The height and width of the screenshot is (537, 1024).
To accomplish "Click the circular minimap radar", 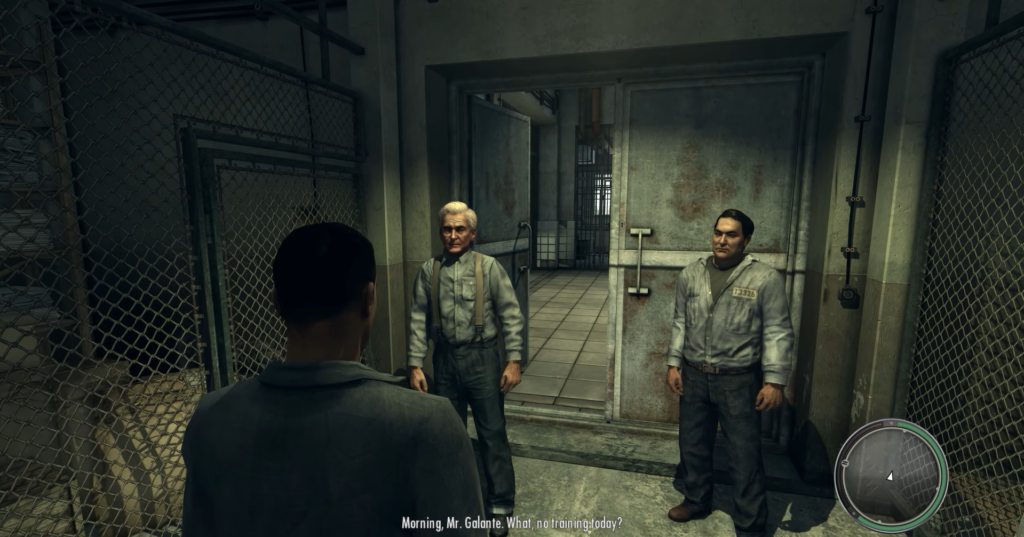I will [891, 475].
